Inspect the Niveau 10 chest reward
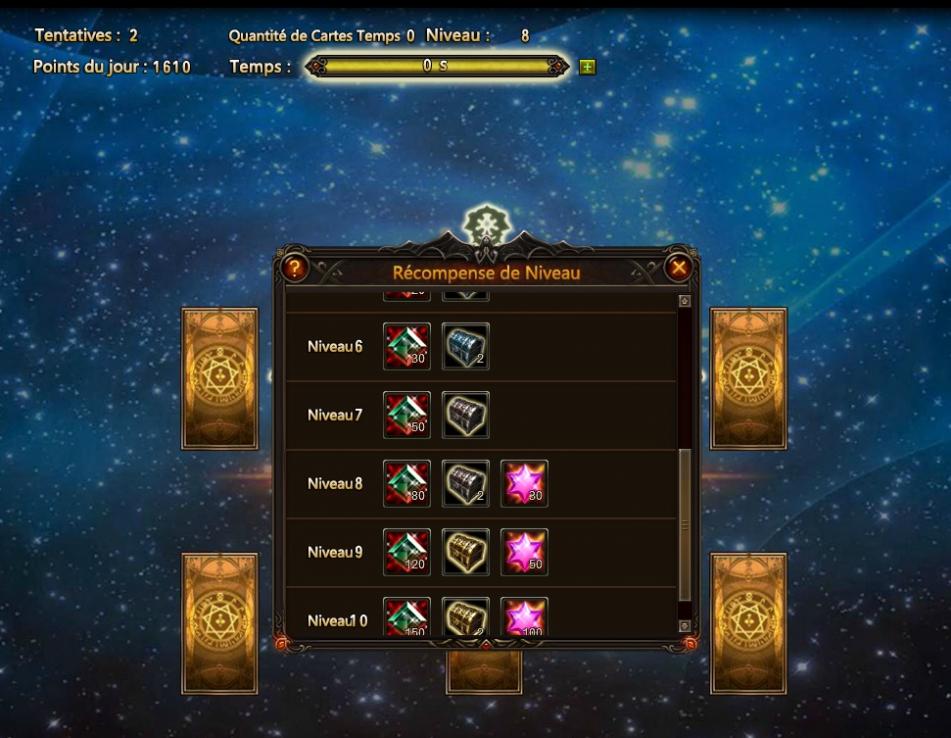The width and height of the screenshot is (951, 738). [466, 617]
